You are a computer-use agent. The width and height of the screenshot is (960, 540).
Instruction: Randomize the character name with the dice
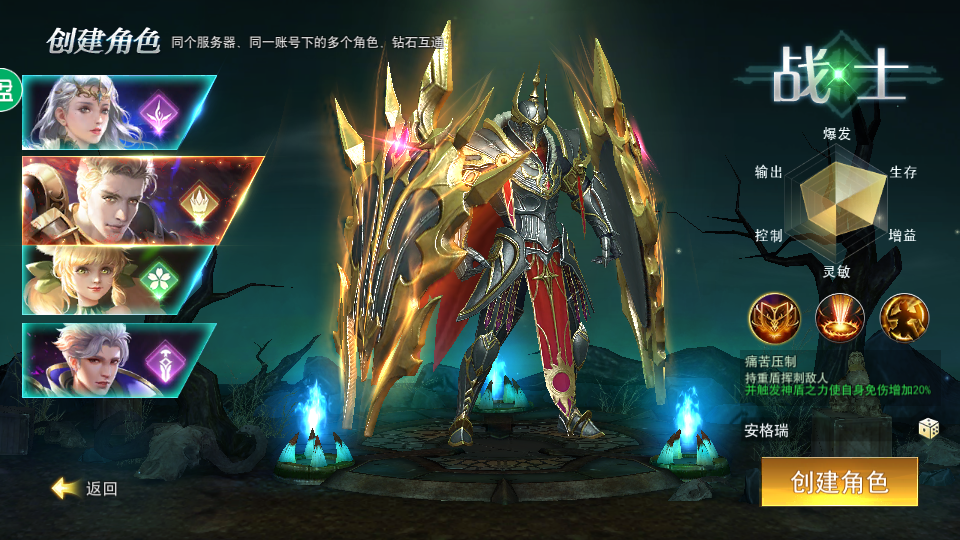point(929,429)
